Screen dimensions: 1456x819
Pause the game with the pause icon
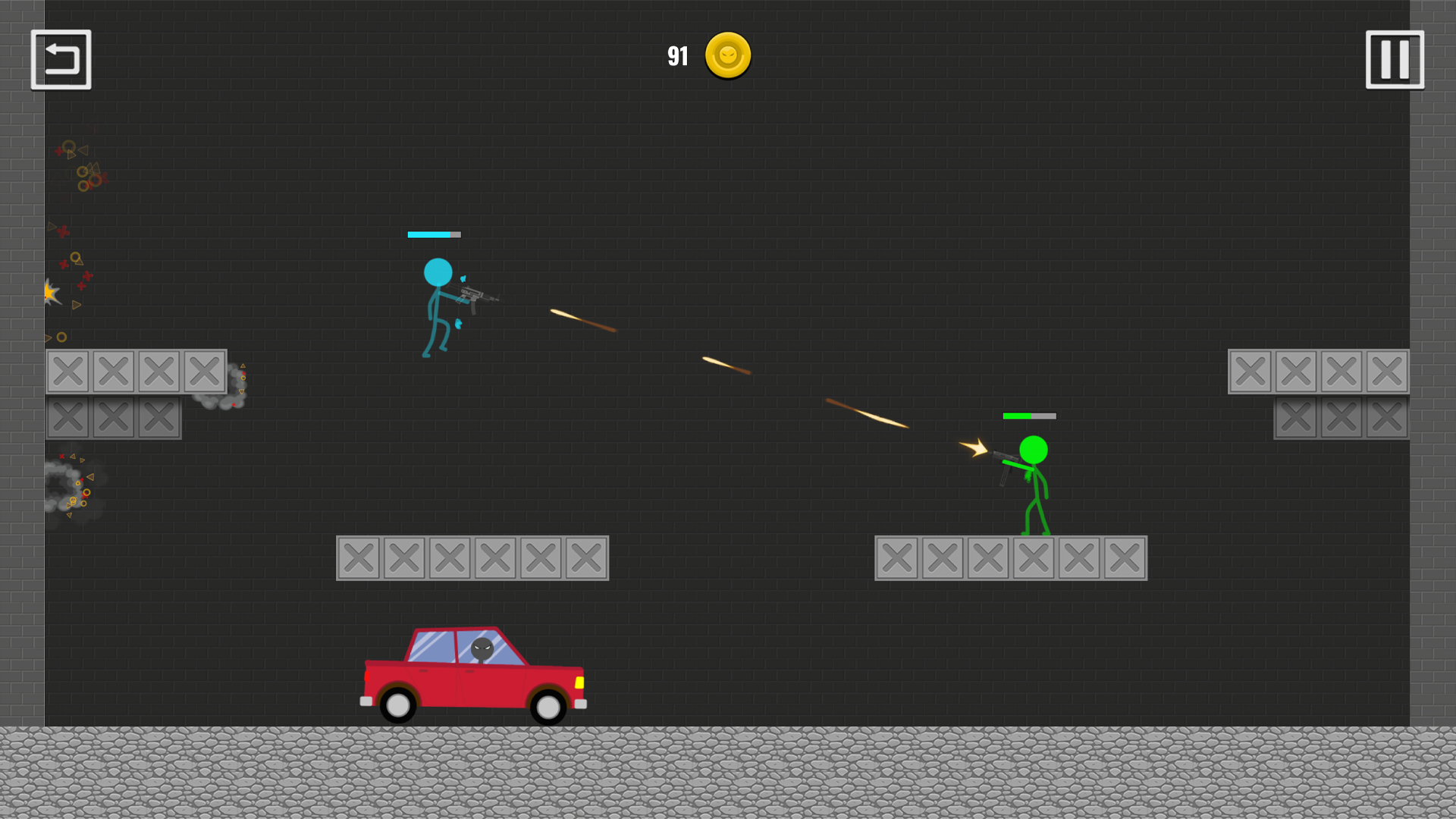coord(1394,59)
